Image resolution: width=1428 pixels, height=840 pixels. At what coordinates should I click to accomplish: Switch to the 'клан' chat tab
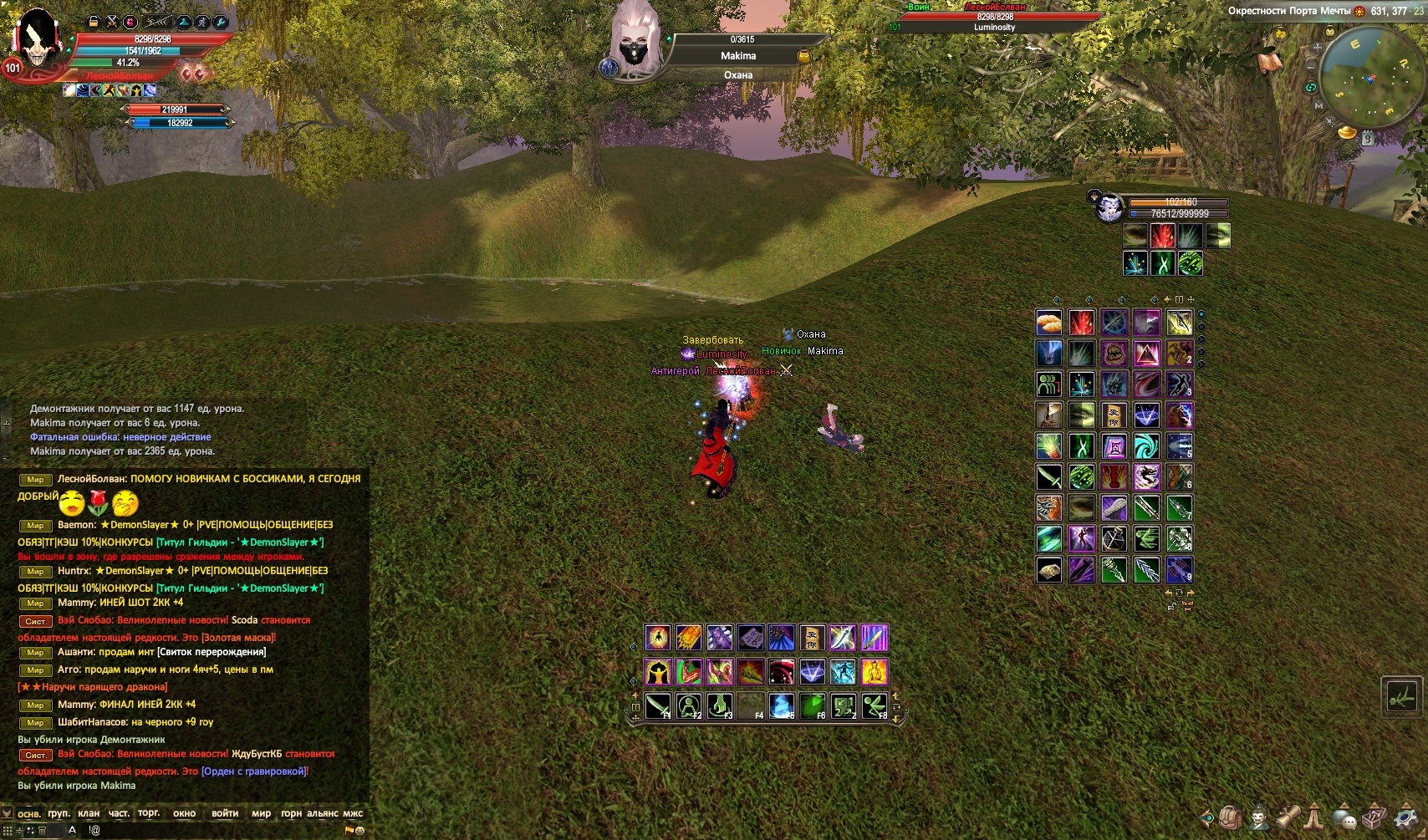tap(88, 813)
